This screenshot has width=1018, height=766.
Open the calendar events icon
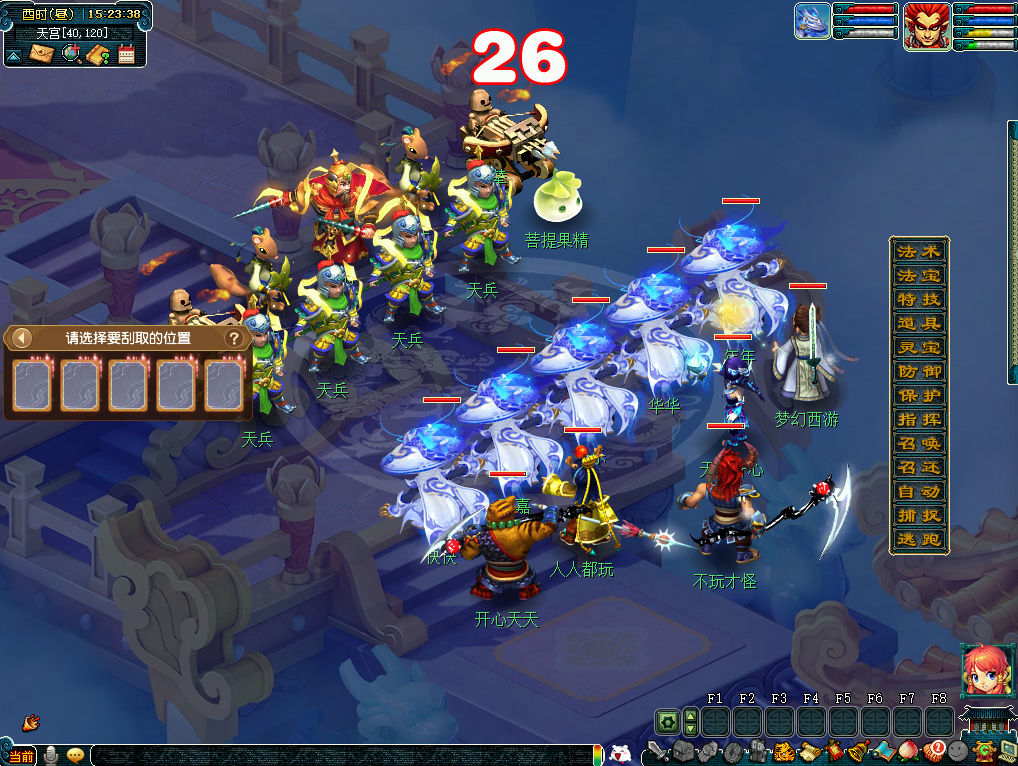127,54
